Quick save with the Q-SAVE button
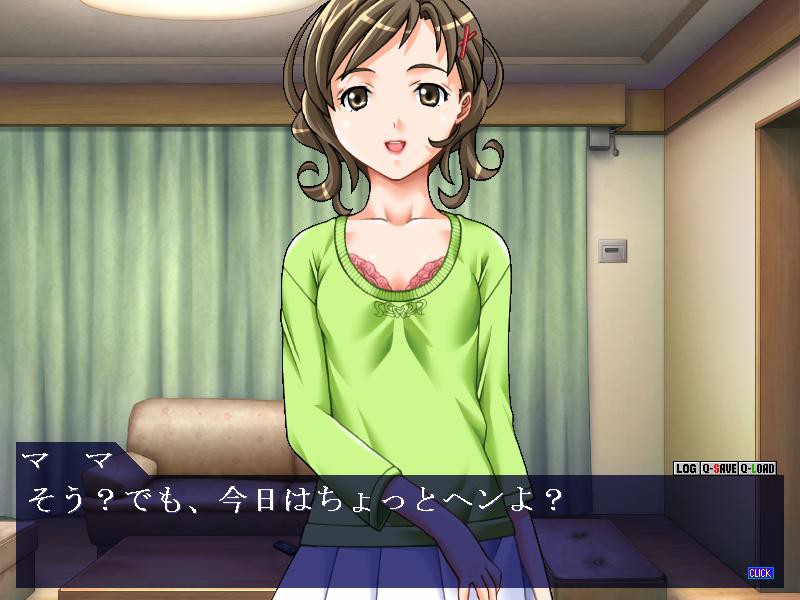Screen dimensions: 800x600 (x=718, y=468)
